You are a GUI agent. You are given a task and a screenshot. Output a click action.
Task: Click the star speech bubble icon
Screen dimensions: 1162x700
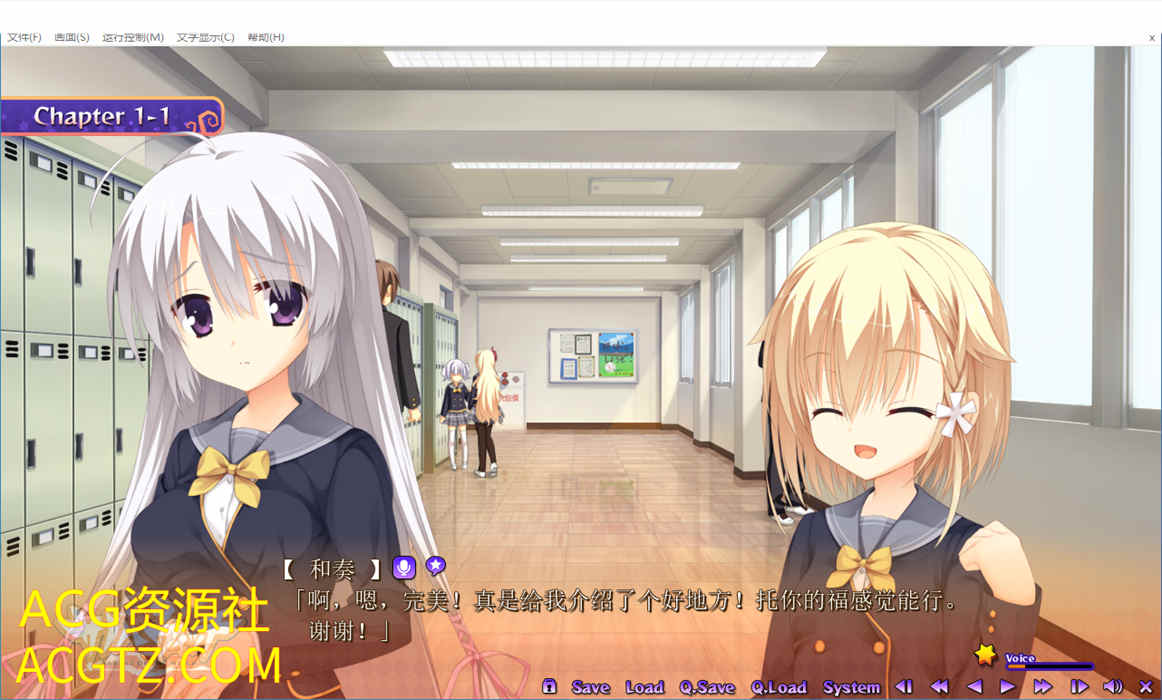[435, 566]
